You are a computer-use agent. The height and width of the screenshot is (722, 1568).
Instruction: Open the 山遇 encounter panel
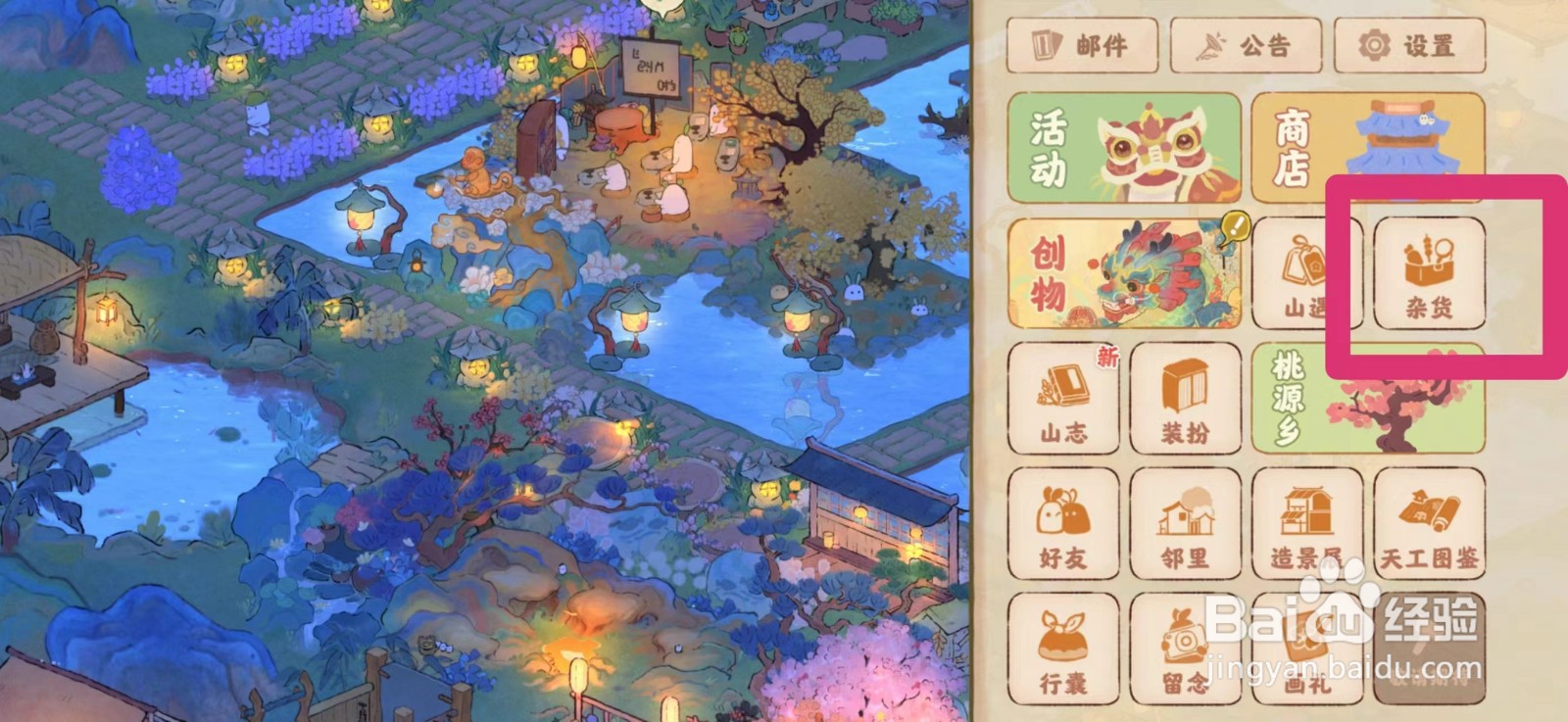pos(1305,274)
